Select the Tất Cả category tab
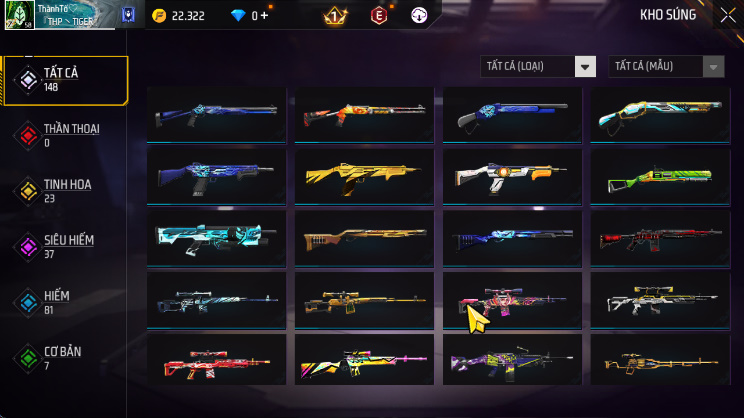 [x=65, y=80]
